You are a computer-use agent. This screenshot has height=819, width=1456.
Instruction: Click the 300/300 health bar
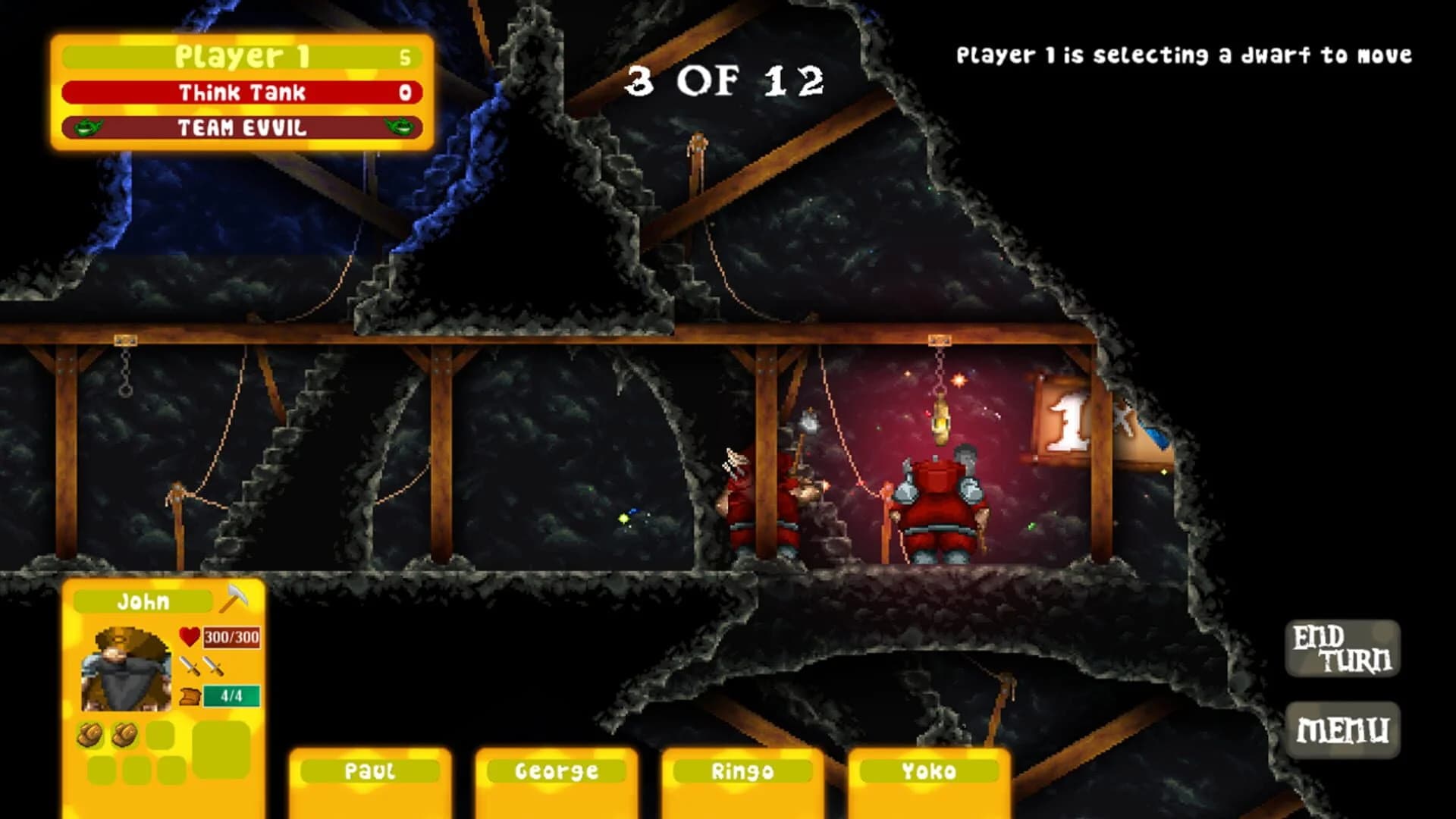click(231, 638)
